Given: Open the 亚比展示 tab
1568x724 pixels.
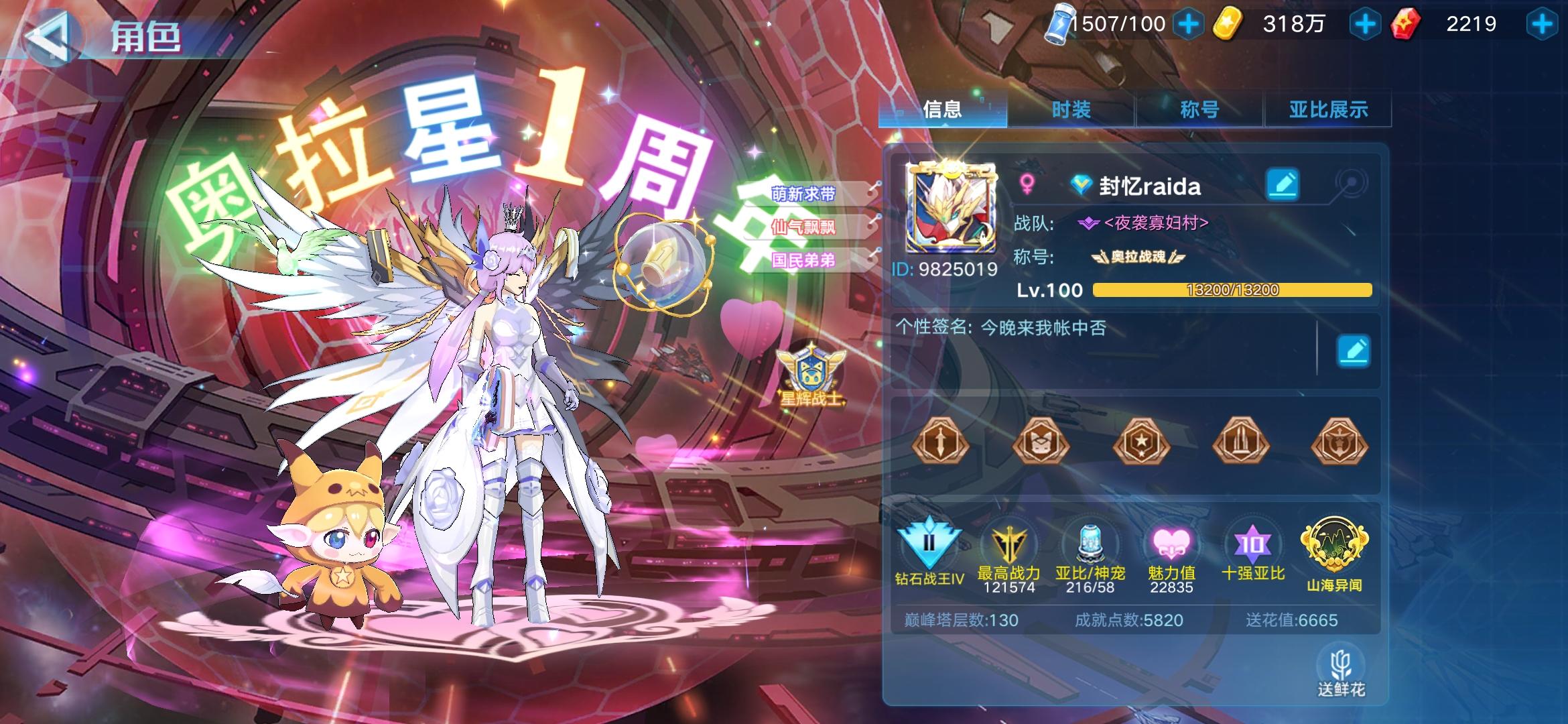Looking at the screenshot, I should click(x=1328, y=109).
